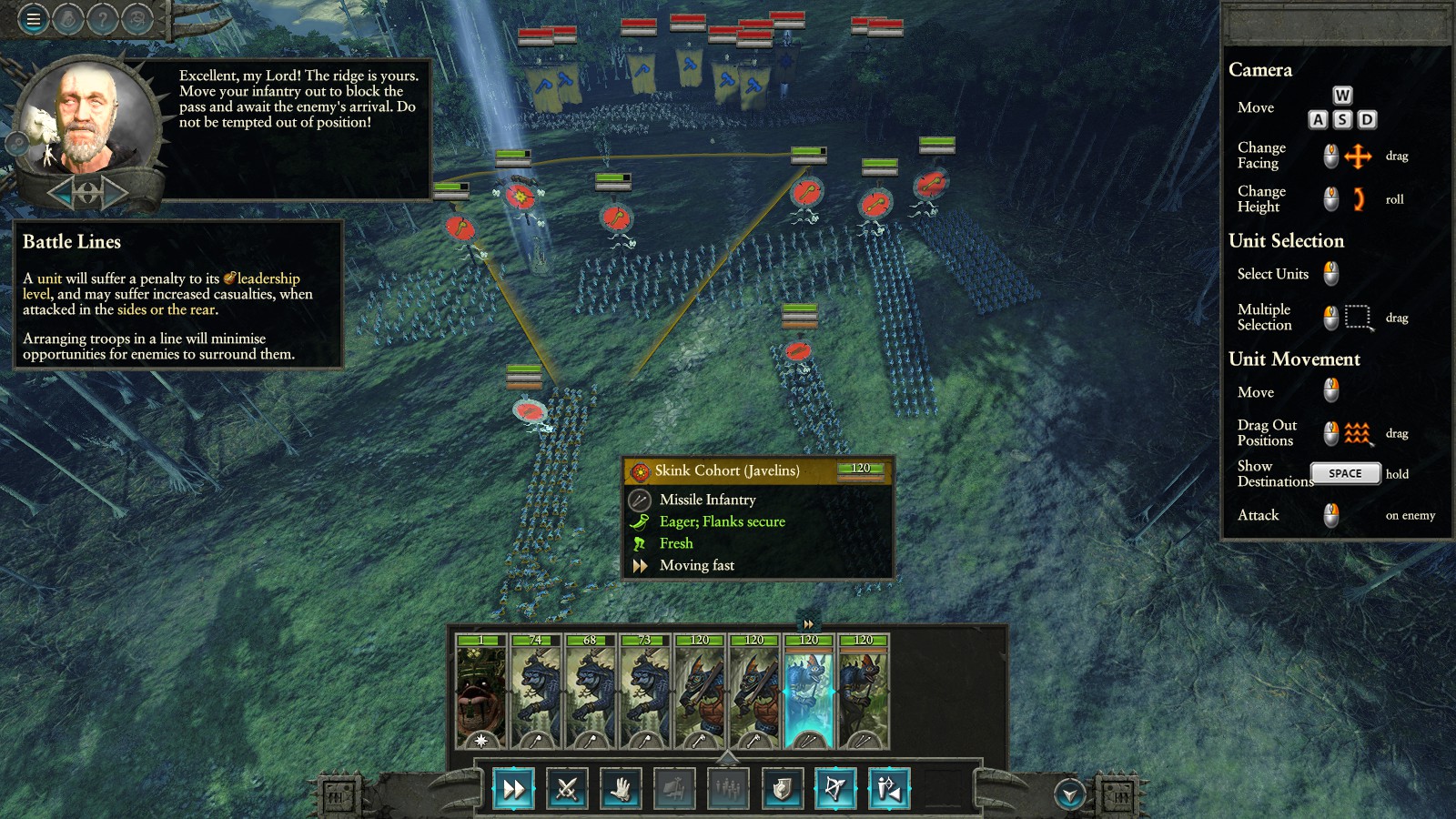Toggle the run double-arrow command
This screenshot has width=1456, height=819.
[x=513, y=789]
